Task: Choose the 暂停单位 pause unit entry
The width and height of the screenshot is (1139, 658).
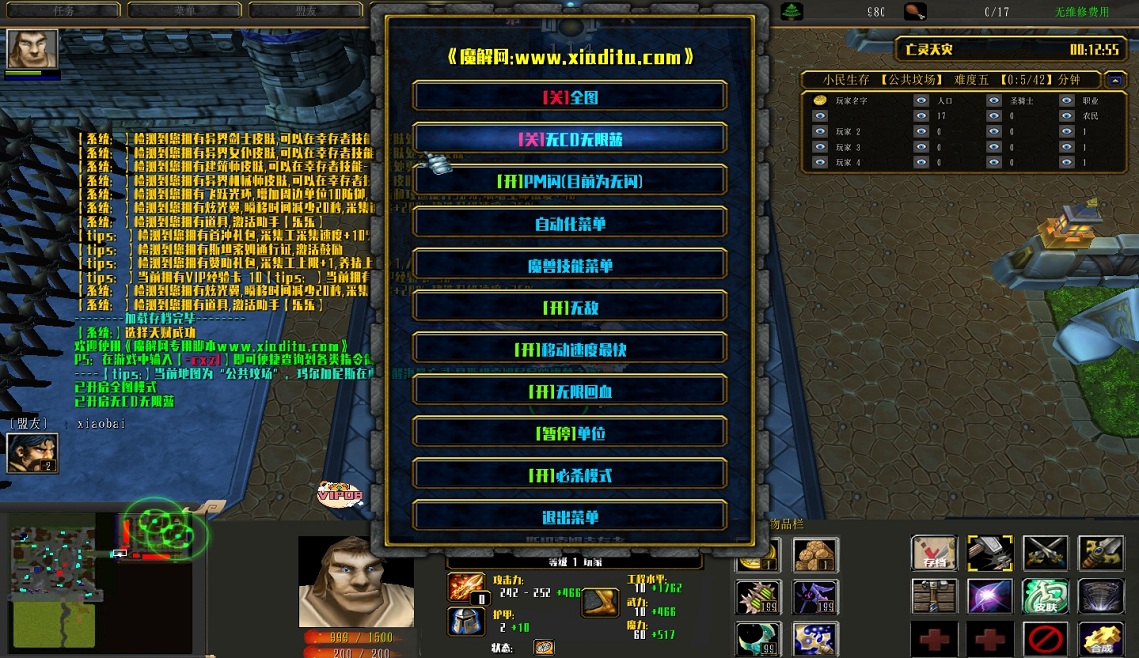Action: (569, 434)
